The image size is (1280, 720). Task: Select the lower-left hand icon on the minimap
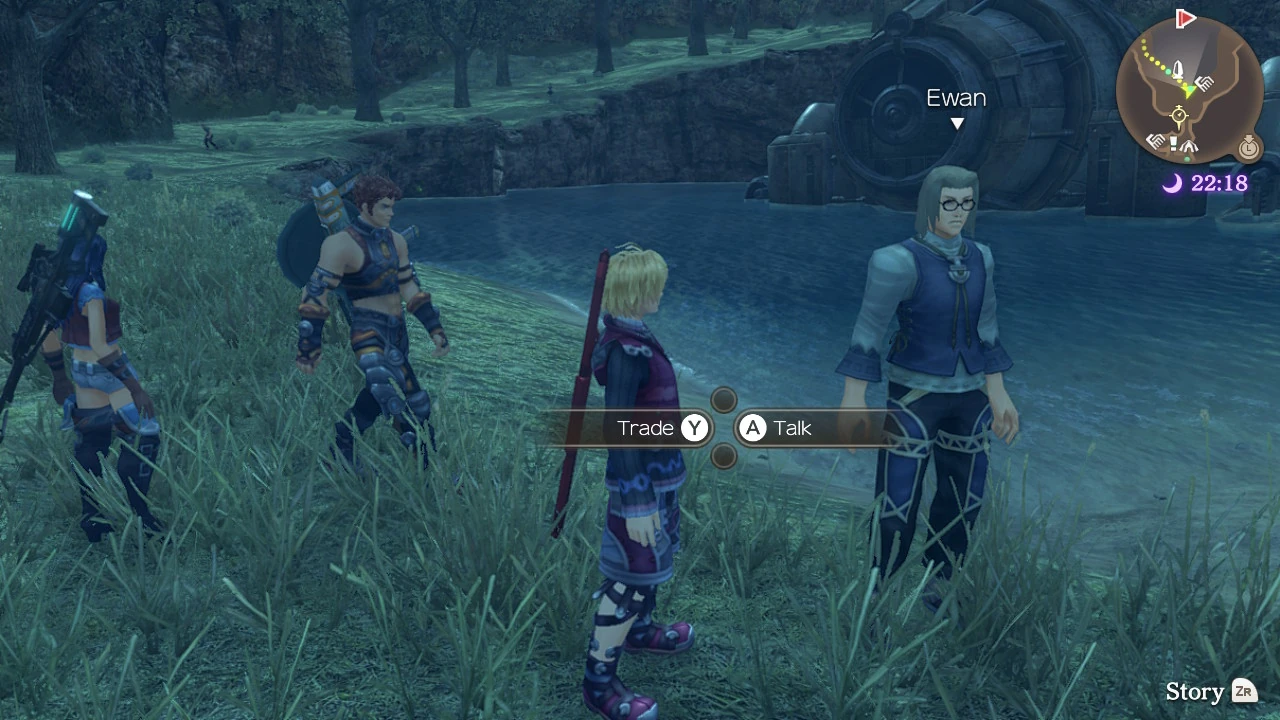[x=1154, y=141]
